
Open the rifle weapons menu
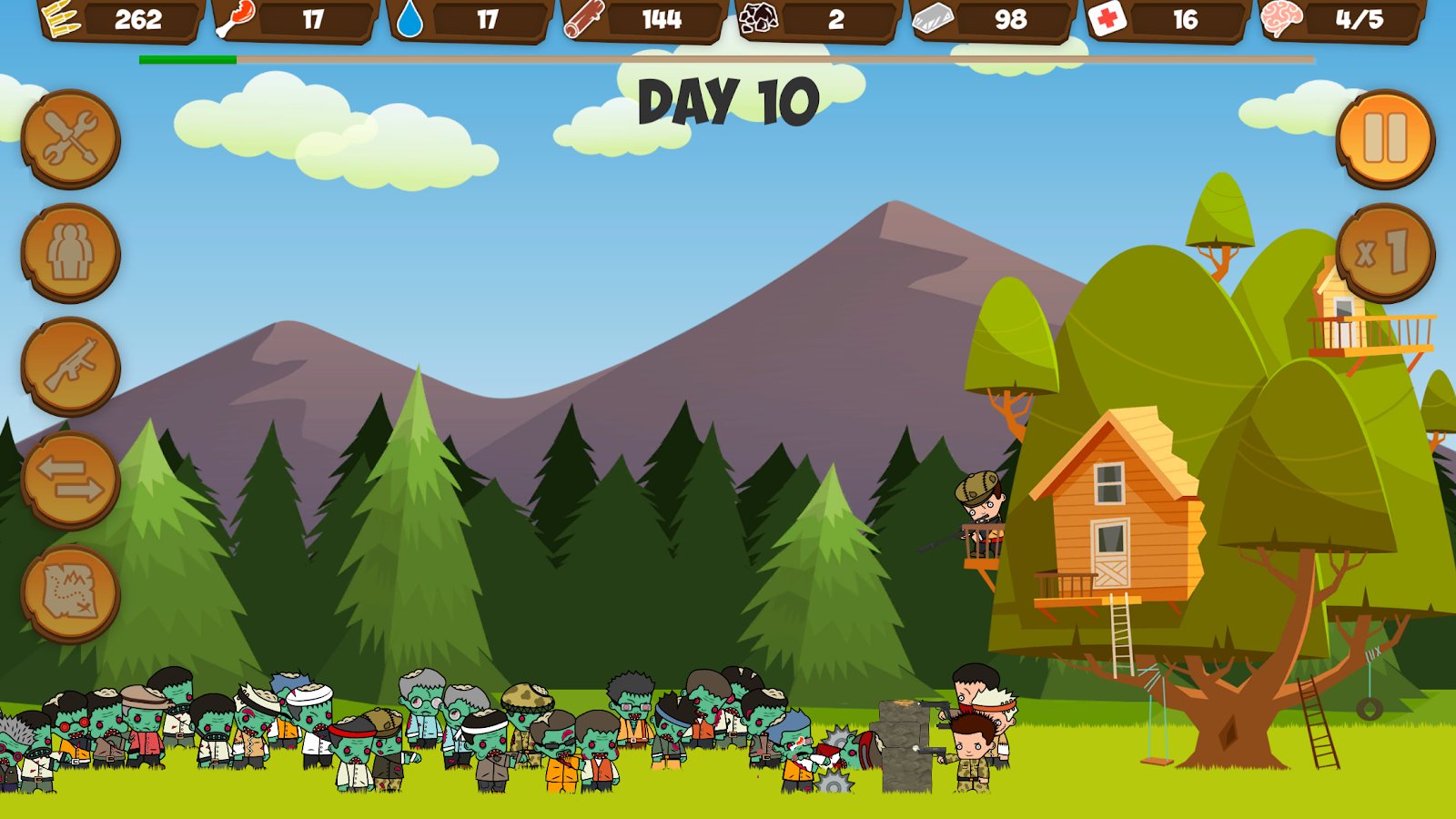coord(70,366)
